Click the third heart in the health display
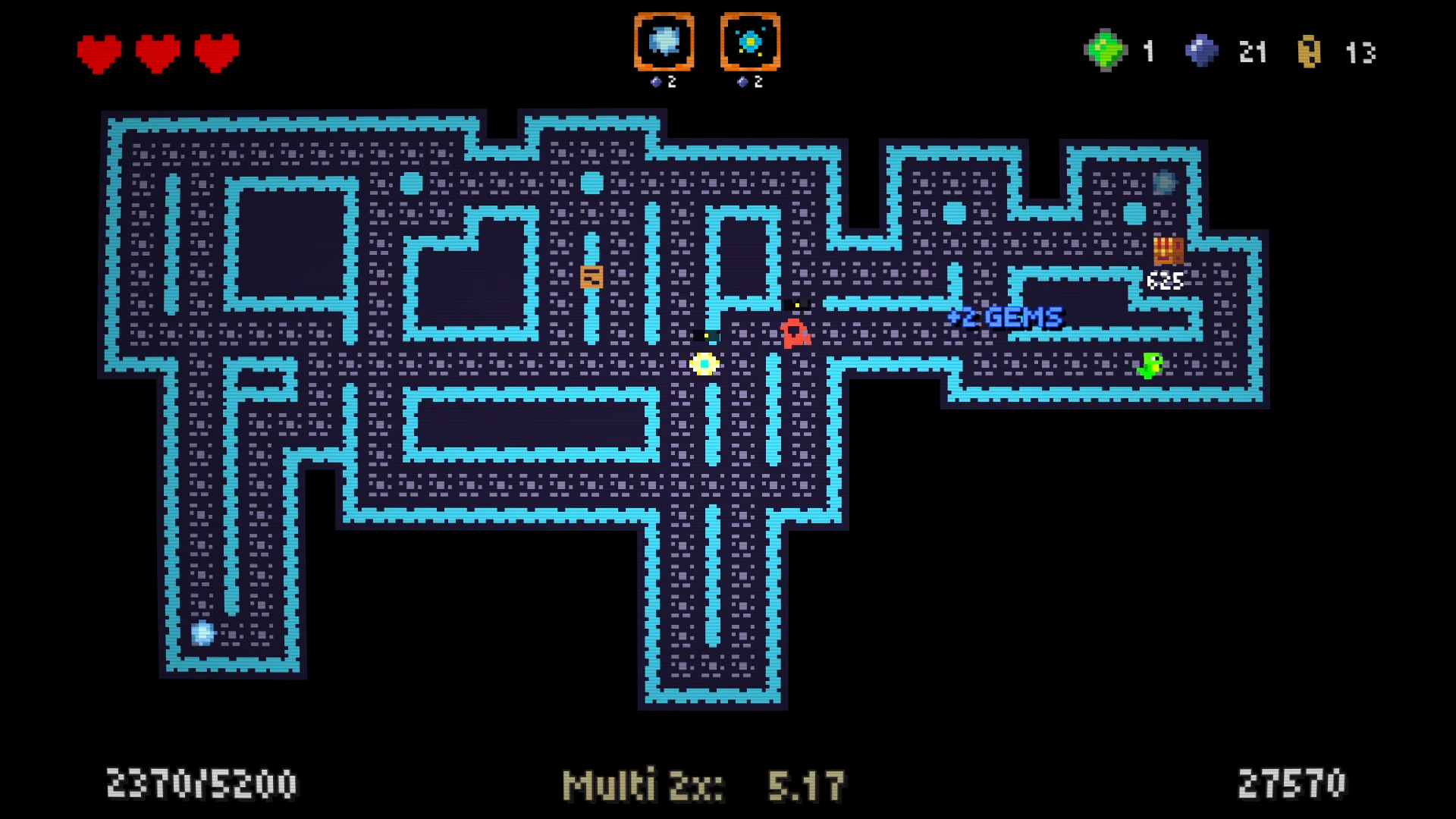 tap(215, 52)
